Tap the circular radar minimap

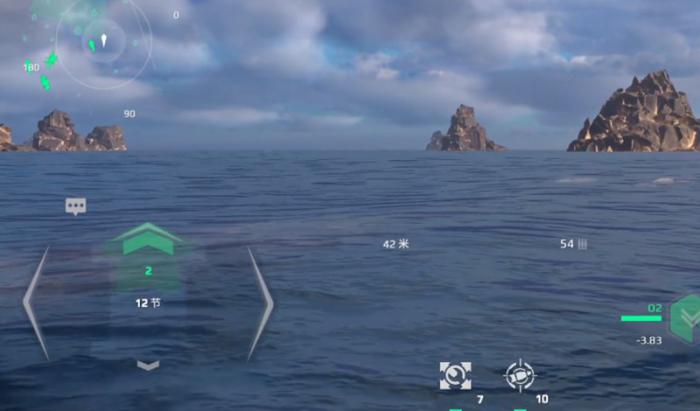[103, 42]
